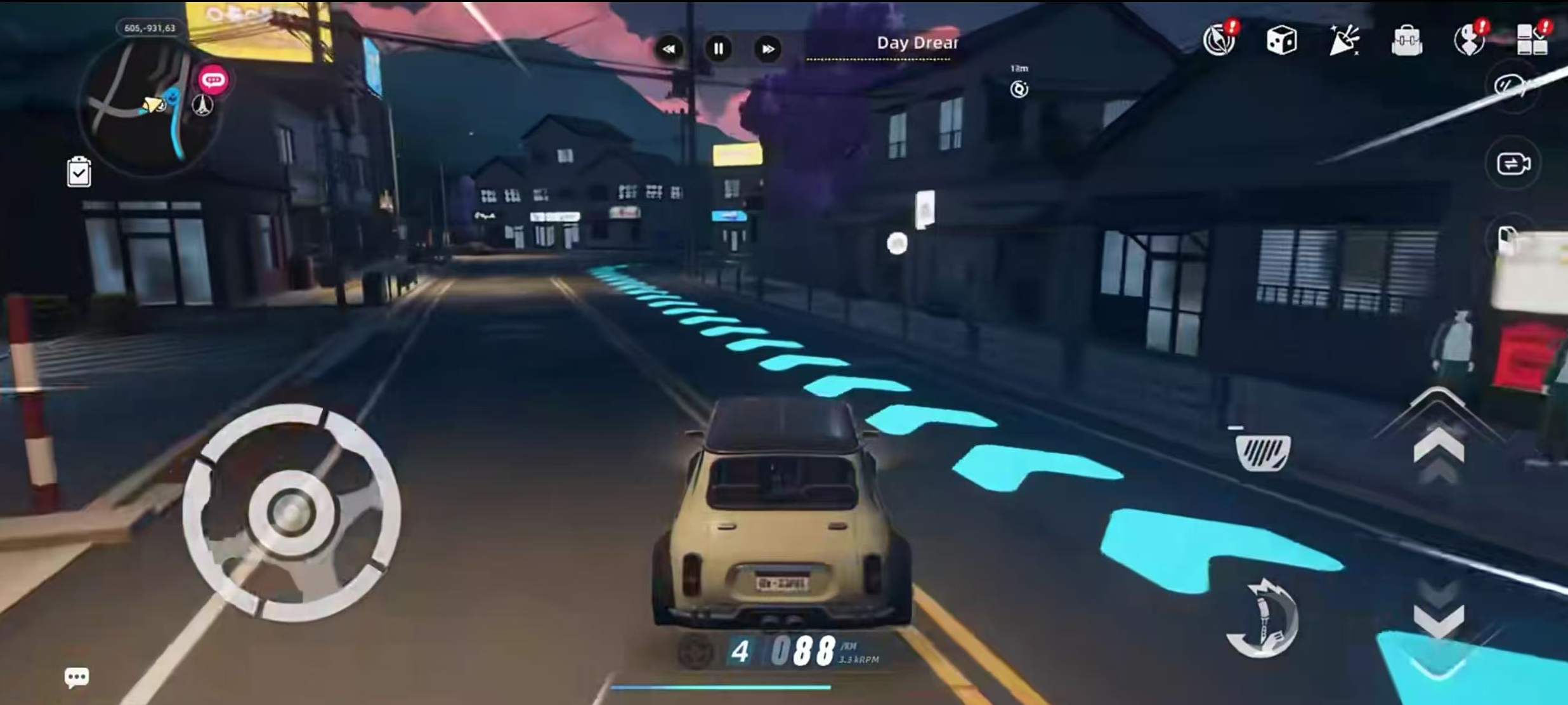The image size is (1568, 705).
Task: Select the tower landmark icon beside minimap
Action: (202, 105)
